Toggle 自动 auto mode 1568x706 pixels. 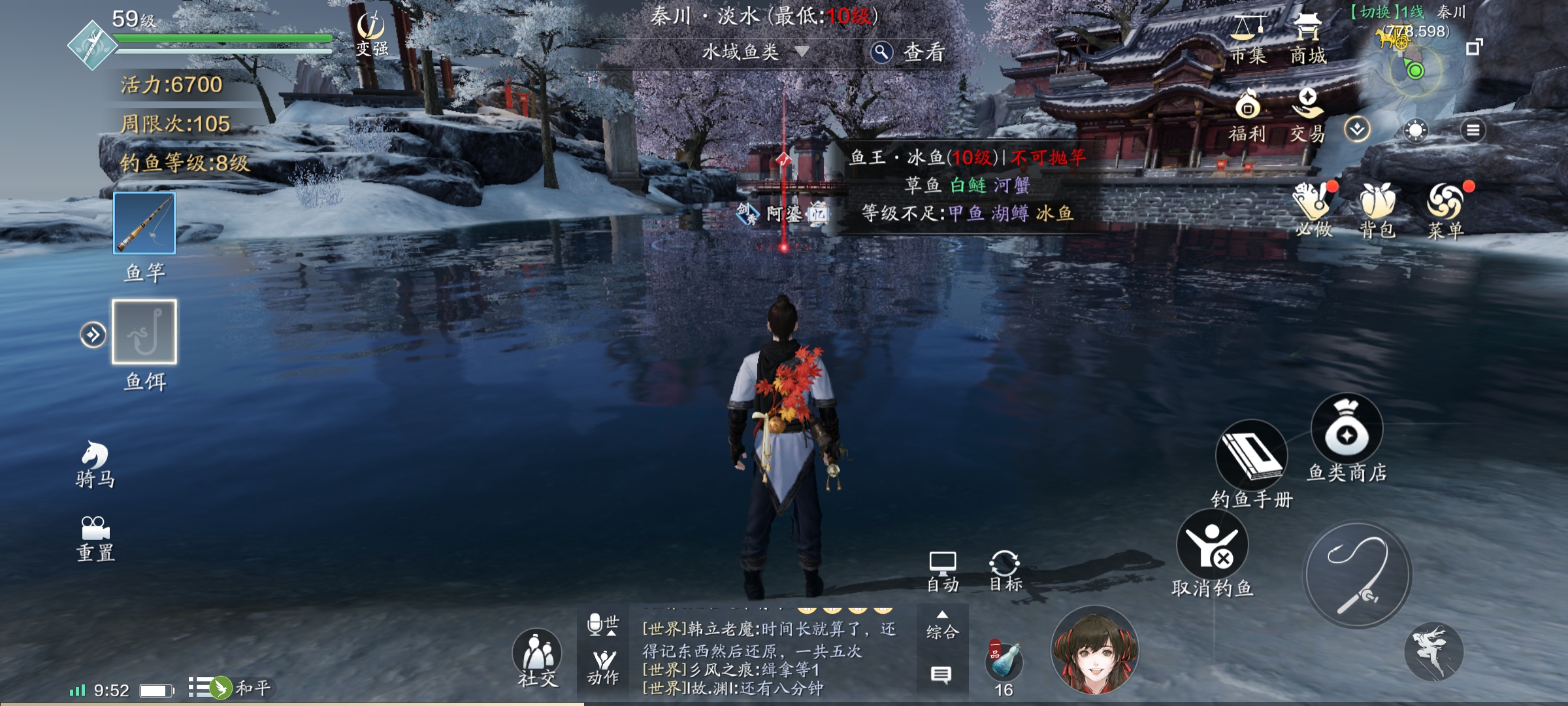tap(942, 571)
